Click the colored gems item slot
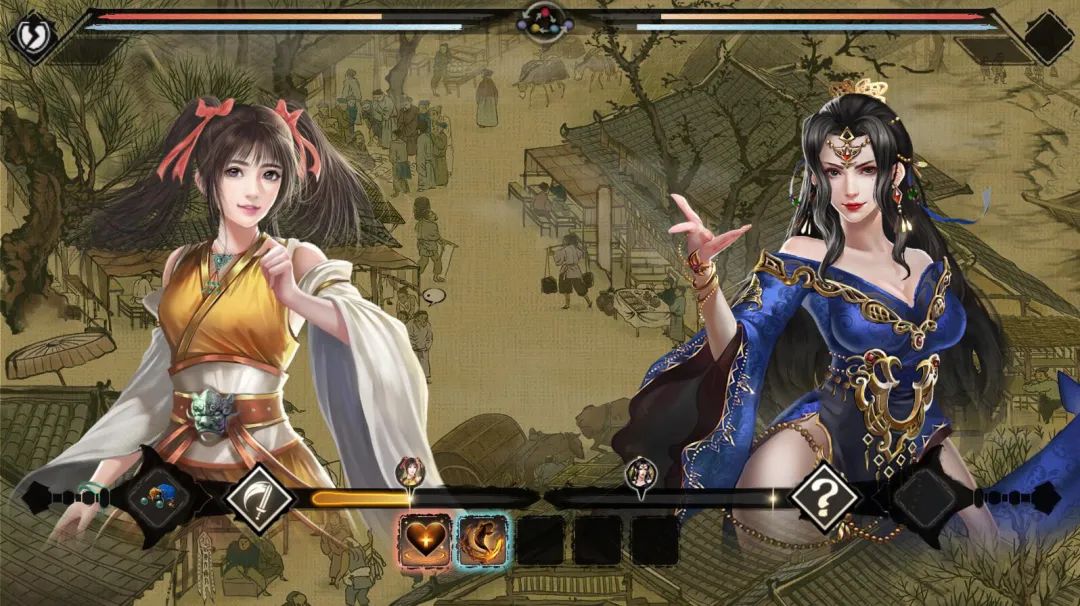The width and height of the screenshot is (1080, 606). click(x=159, y=497)
